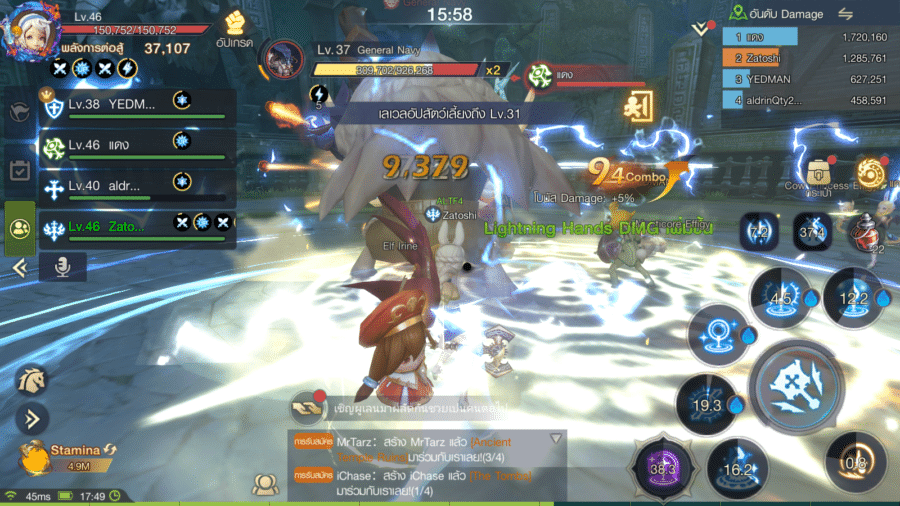Toggle the voice chat microphone
Screen dimensions: 900x506
[x=62, y=266]
